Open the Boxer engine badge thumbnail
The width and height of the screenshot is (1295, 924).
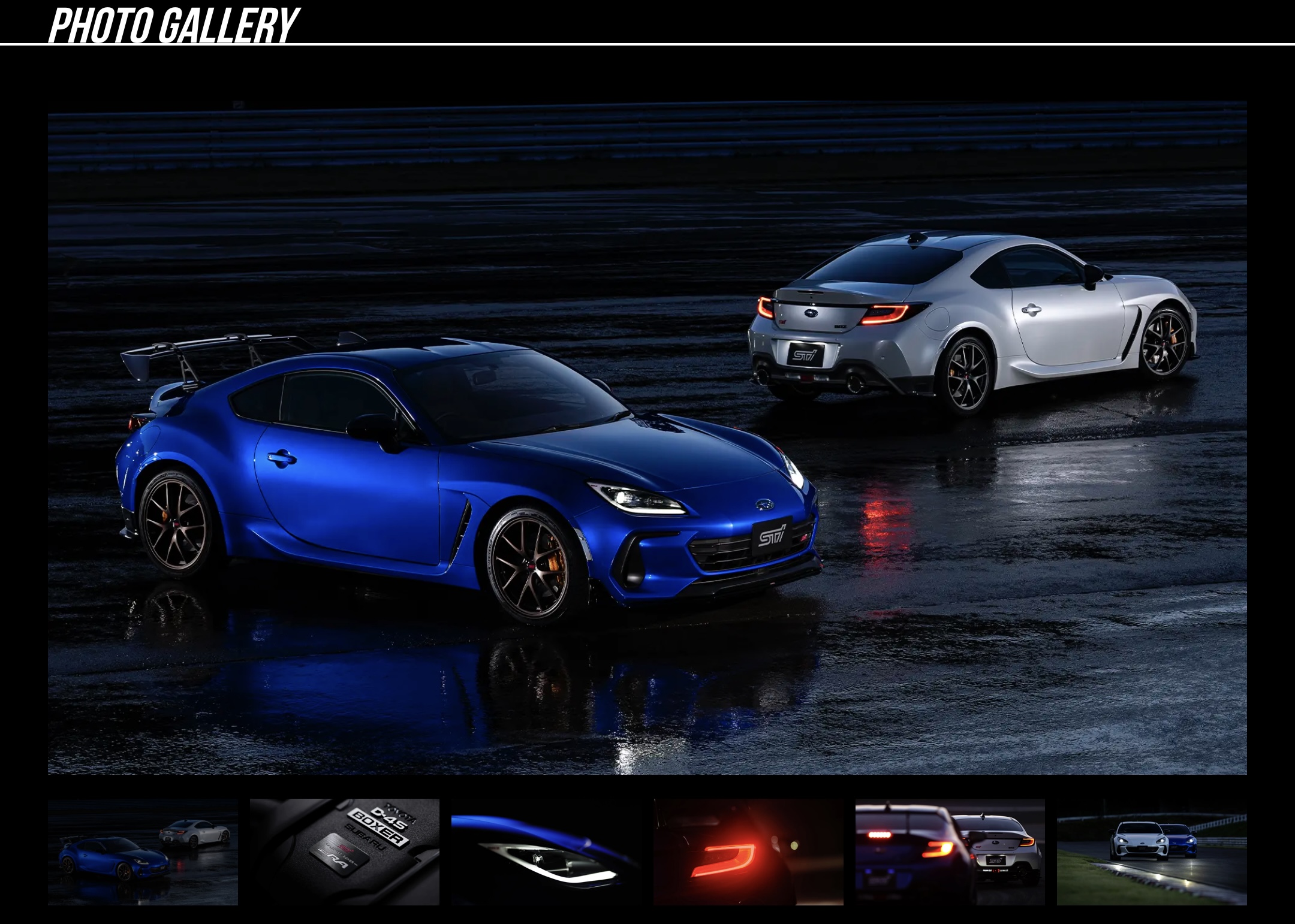pyautogui.click(x=345, y=851)
